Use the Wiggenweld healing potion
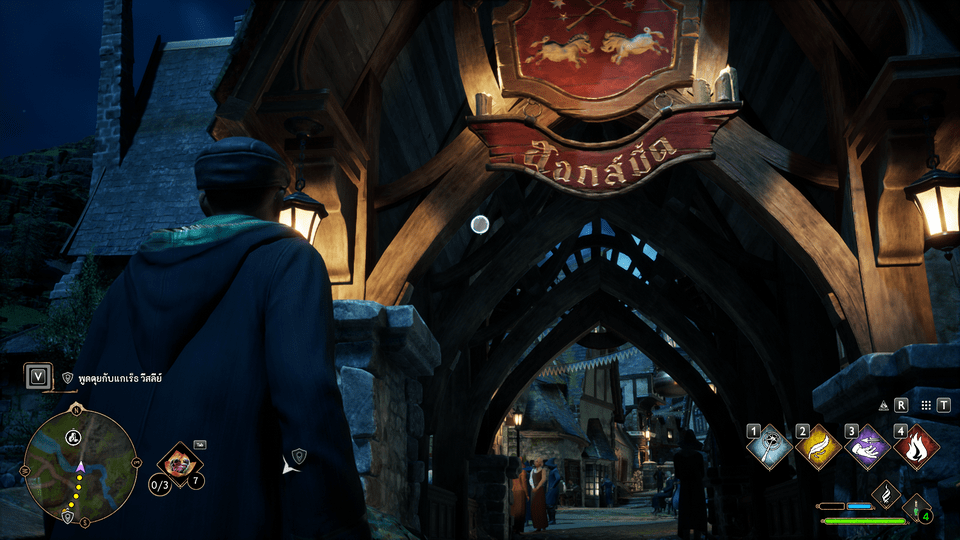Screen dimensions: 960x540 917,509
